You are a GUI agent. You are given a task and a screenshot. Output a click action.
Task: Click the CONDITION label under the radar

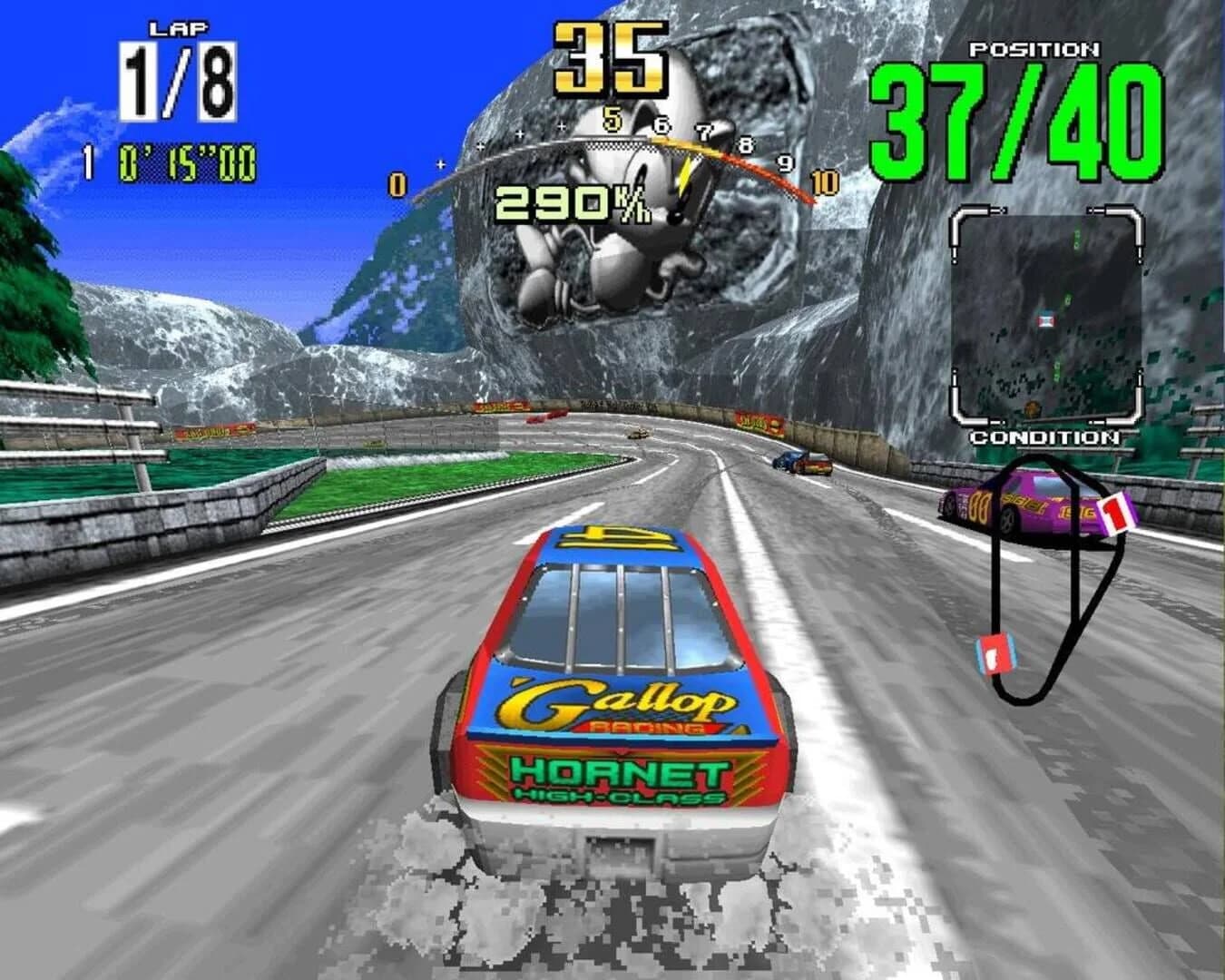pyautogui.click(x=1045, y=439)
